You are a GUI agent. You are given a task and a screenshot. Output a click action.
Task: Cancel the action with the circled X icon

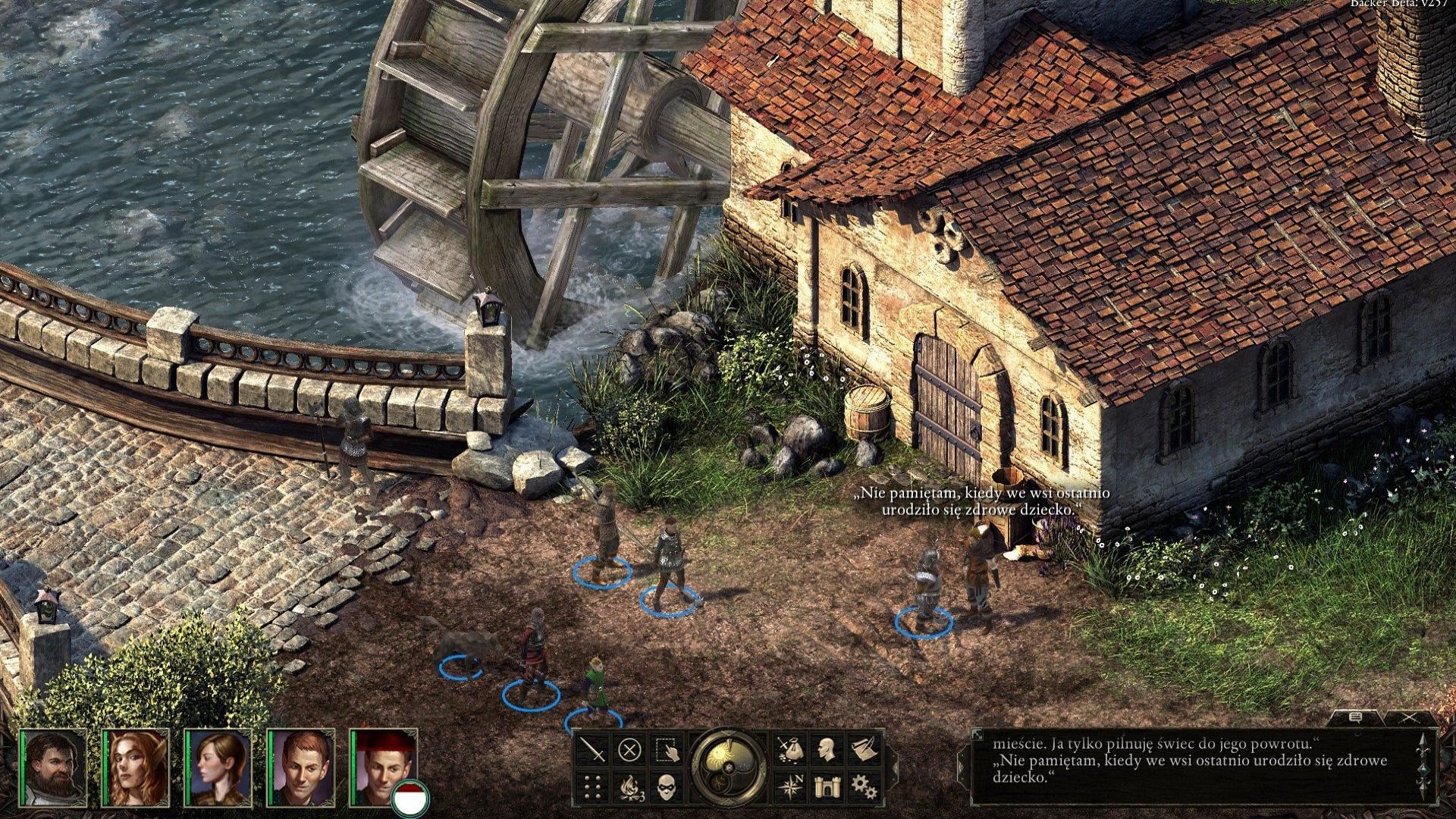click(x=629, y=750)
